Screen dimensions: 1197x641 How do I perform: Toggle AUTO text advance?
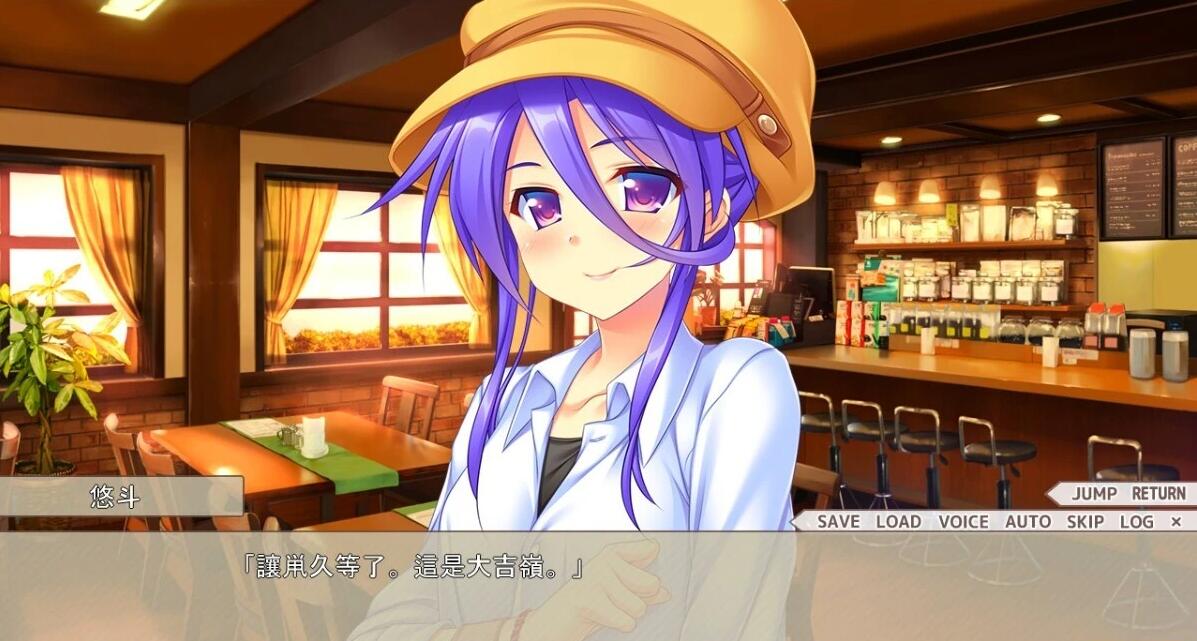point(1028,521)
